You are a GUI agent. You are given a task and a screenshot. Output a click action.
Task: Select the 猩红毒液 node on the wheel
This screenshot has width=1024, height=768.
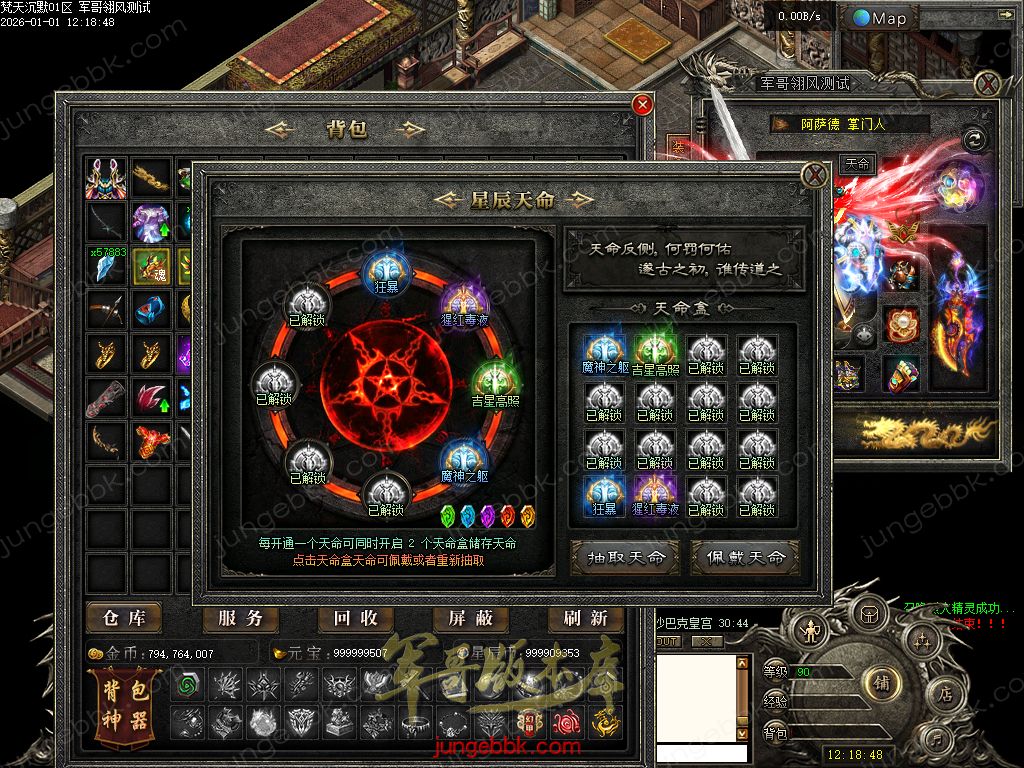pos(463,302)
